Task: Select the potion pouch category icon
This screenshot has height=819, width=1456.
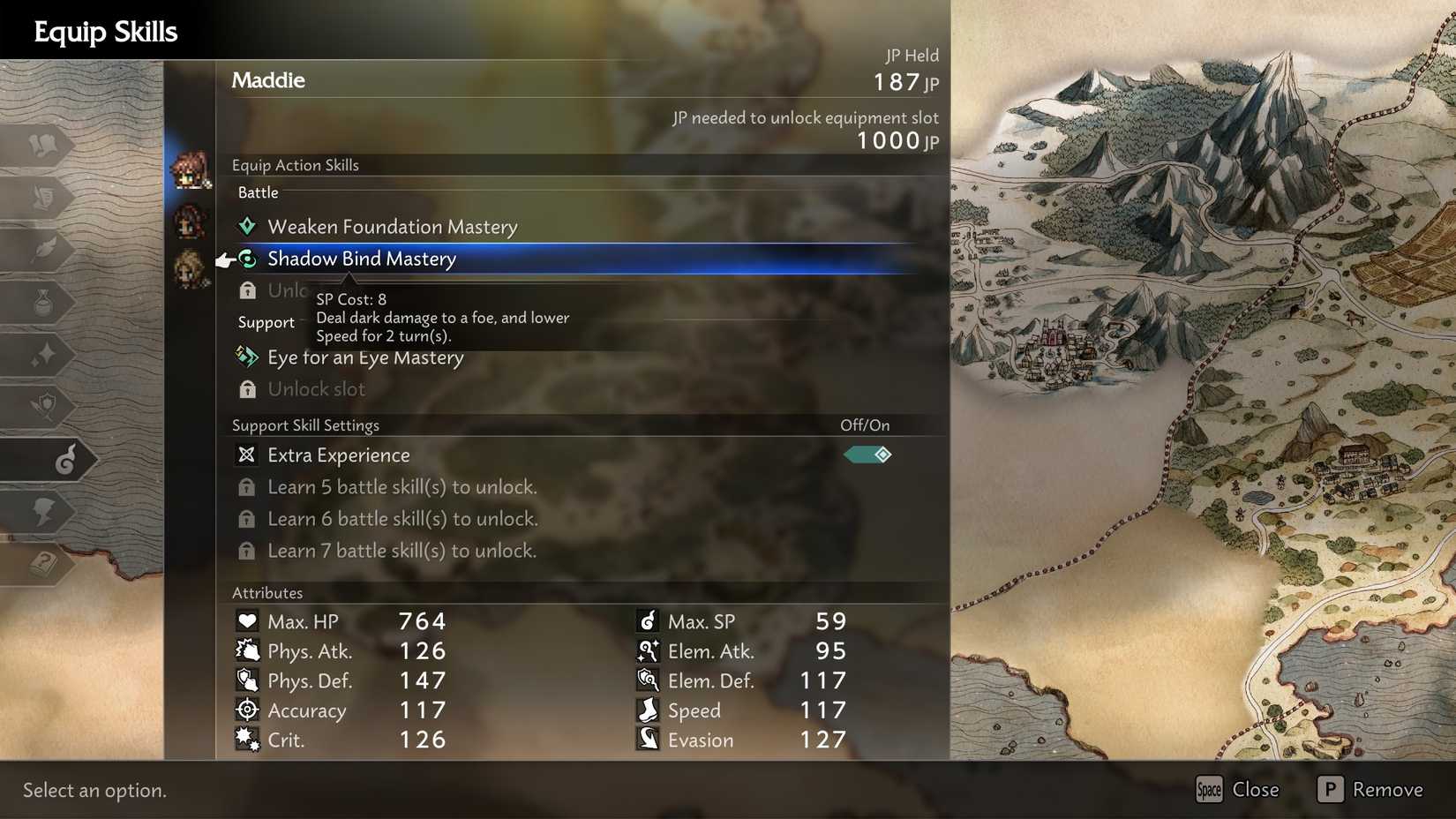Action: [x=42, y=302]
